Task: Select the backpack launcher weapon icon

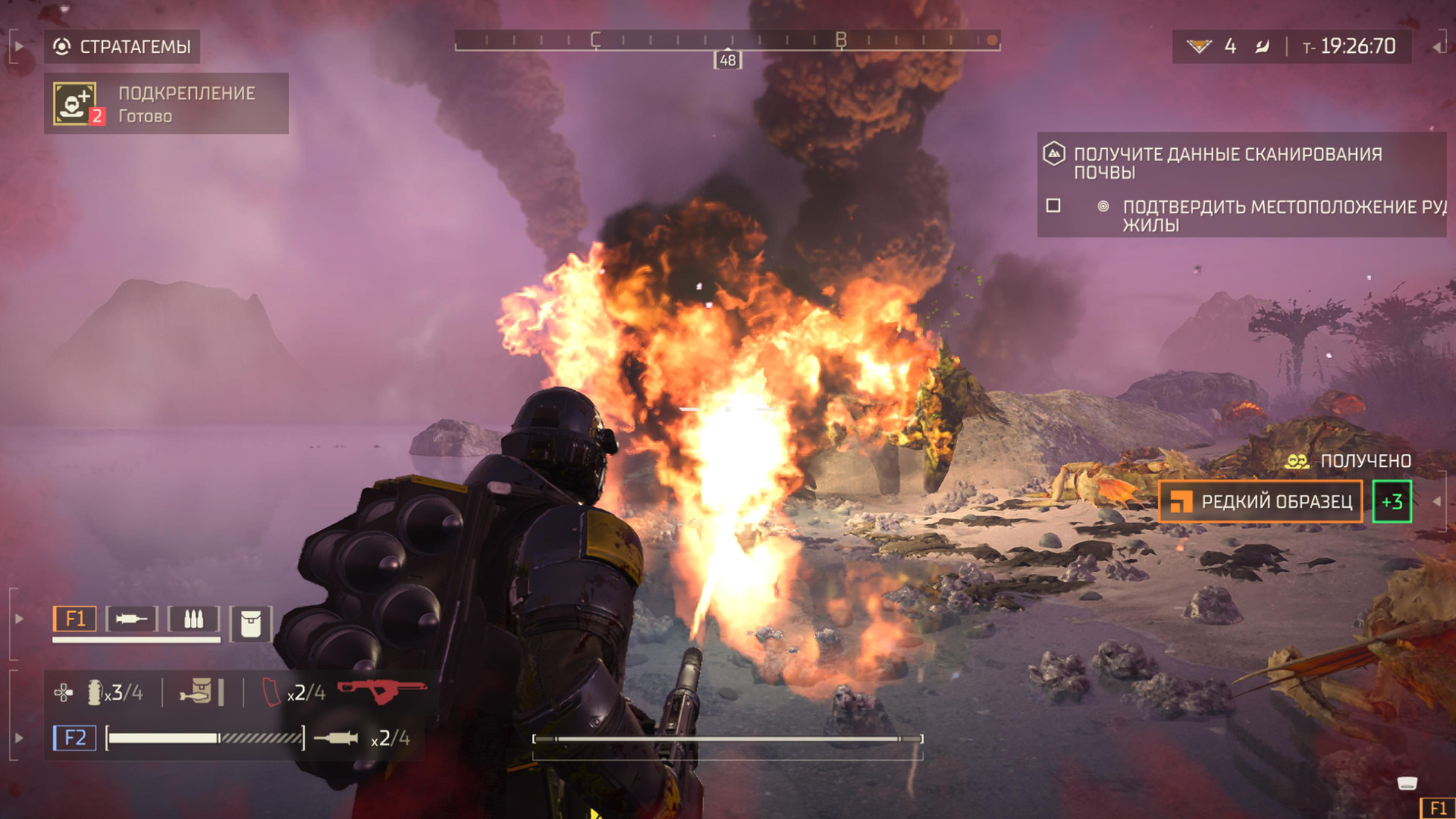Action: [196, 692]
